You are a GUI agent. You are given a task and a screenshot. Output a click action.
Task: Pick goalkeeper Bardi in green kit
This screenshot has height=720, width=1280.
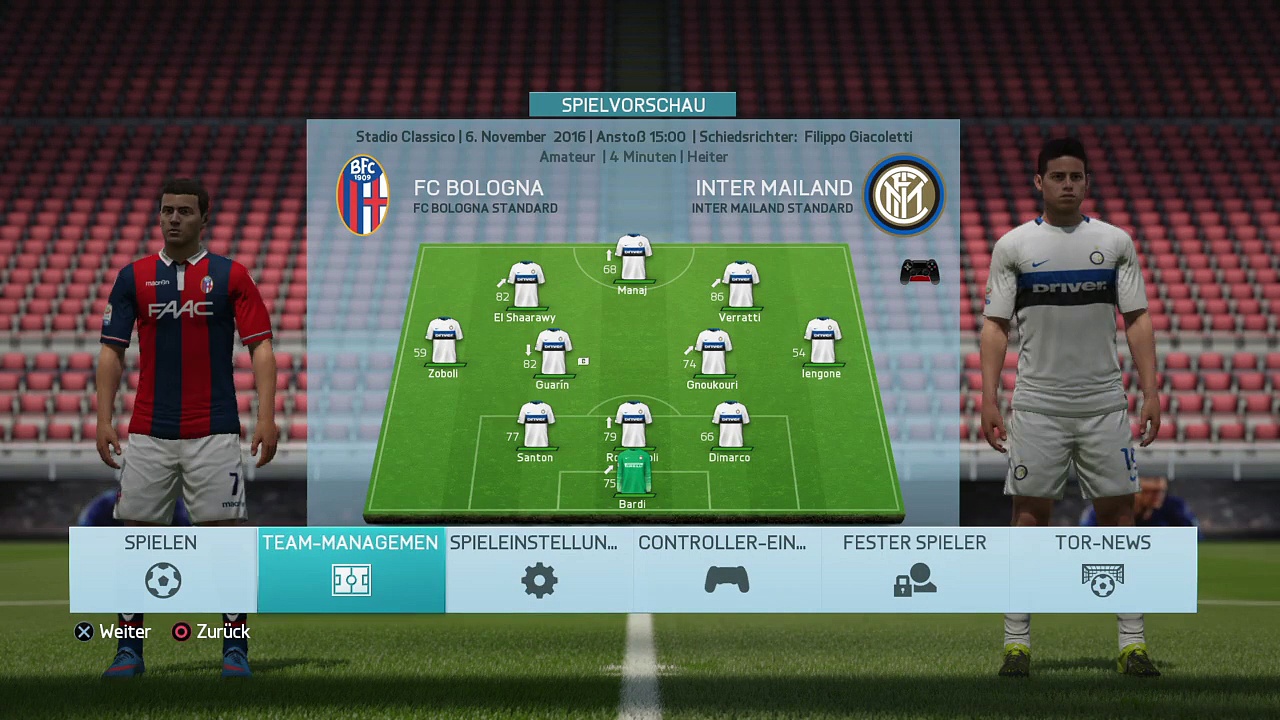coord(633,474)
